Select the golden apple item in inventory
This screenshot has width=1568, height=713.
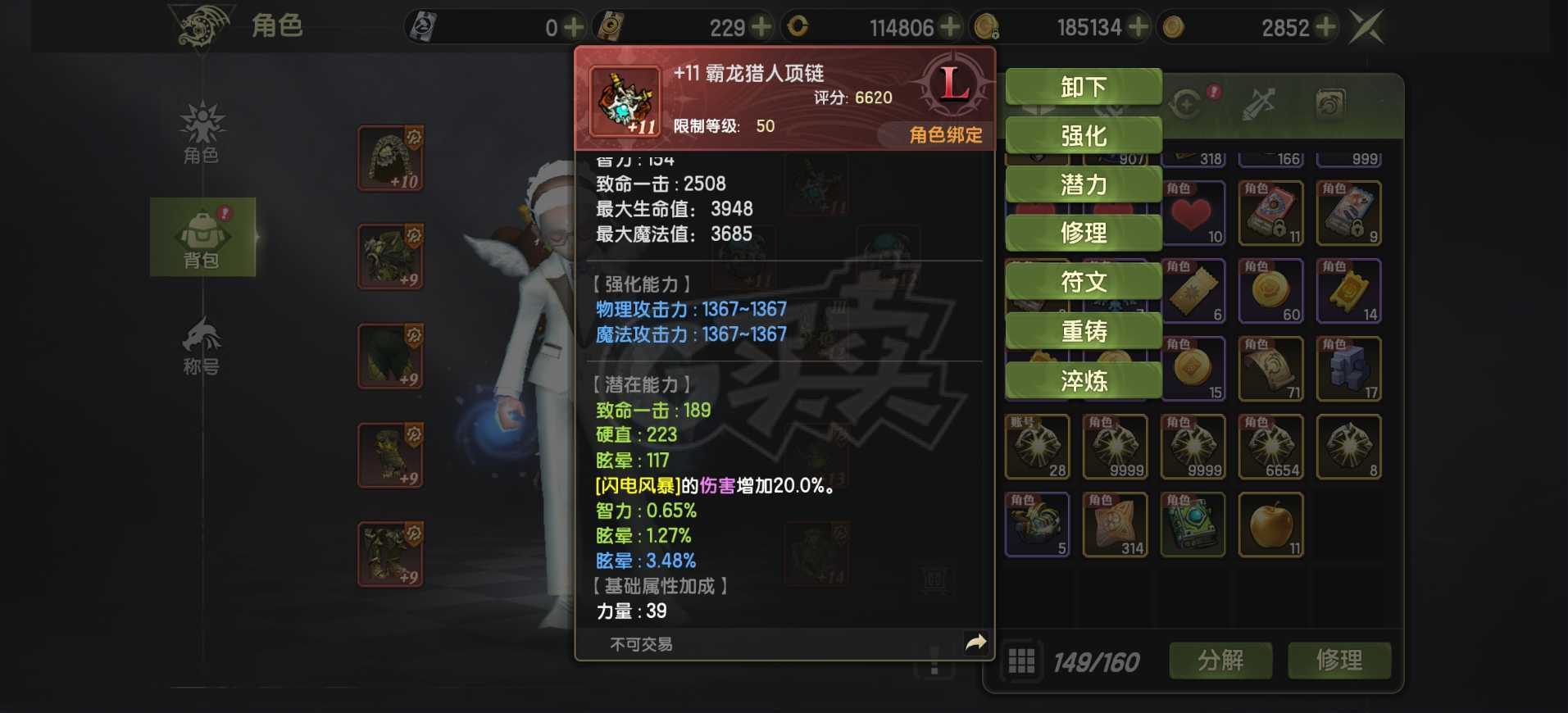coord(1270,525)
